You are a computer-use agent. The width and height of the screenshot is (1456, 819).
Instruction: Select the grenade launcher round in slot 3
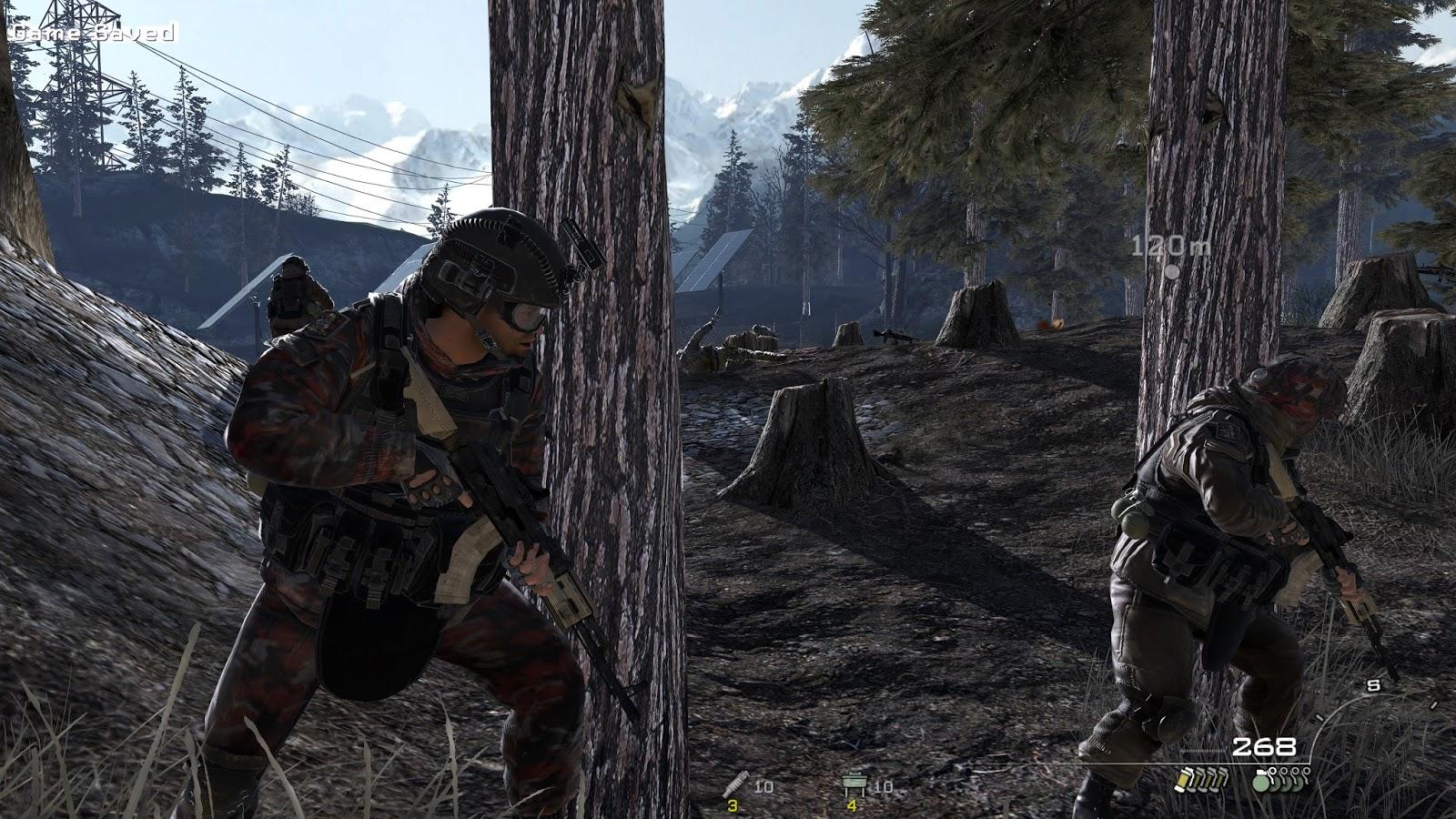pos(733,784)
